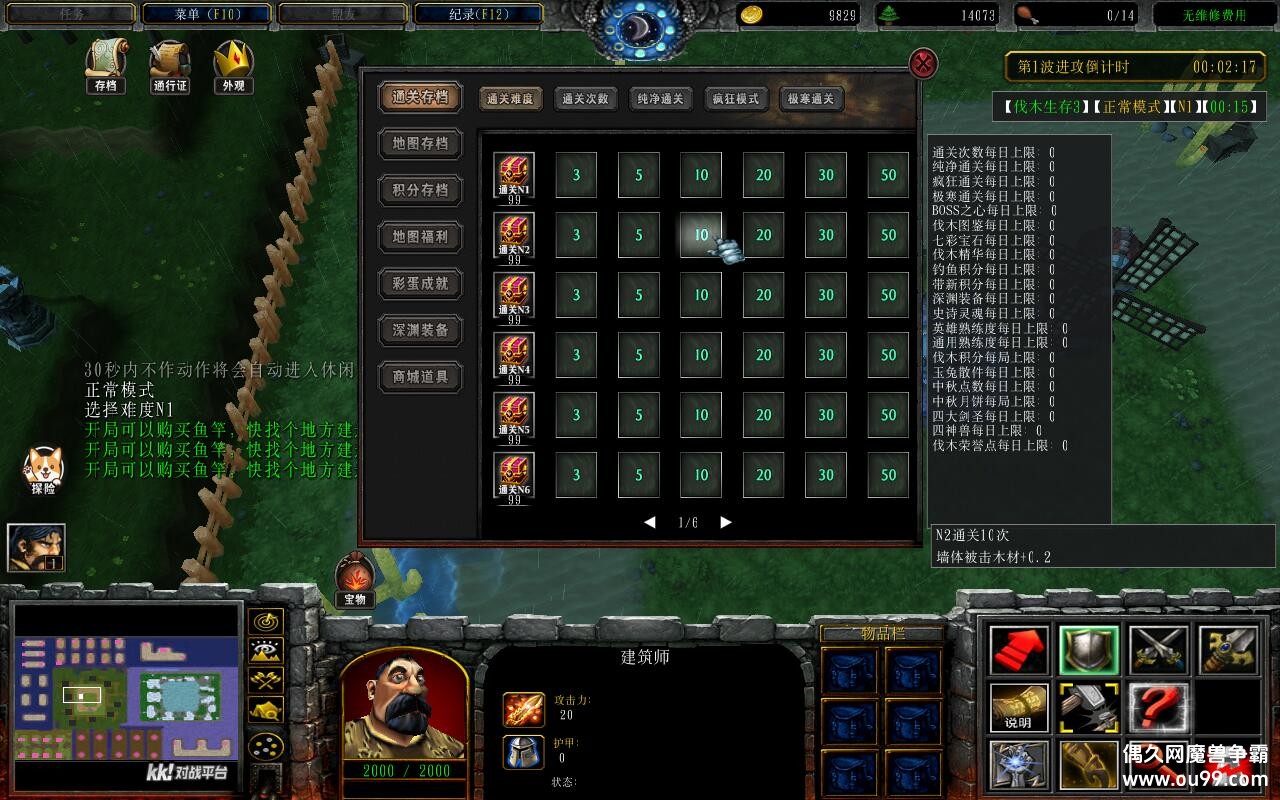Open the 彩蛋成就 category
The height and width of the screenshot is (800, 1280).
click(x=420, y=283)
